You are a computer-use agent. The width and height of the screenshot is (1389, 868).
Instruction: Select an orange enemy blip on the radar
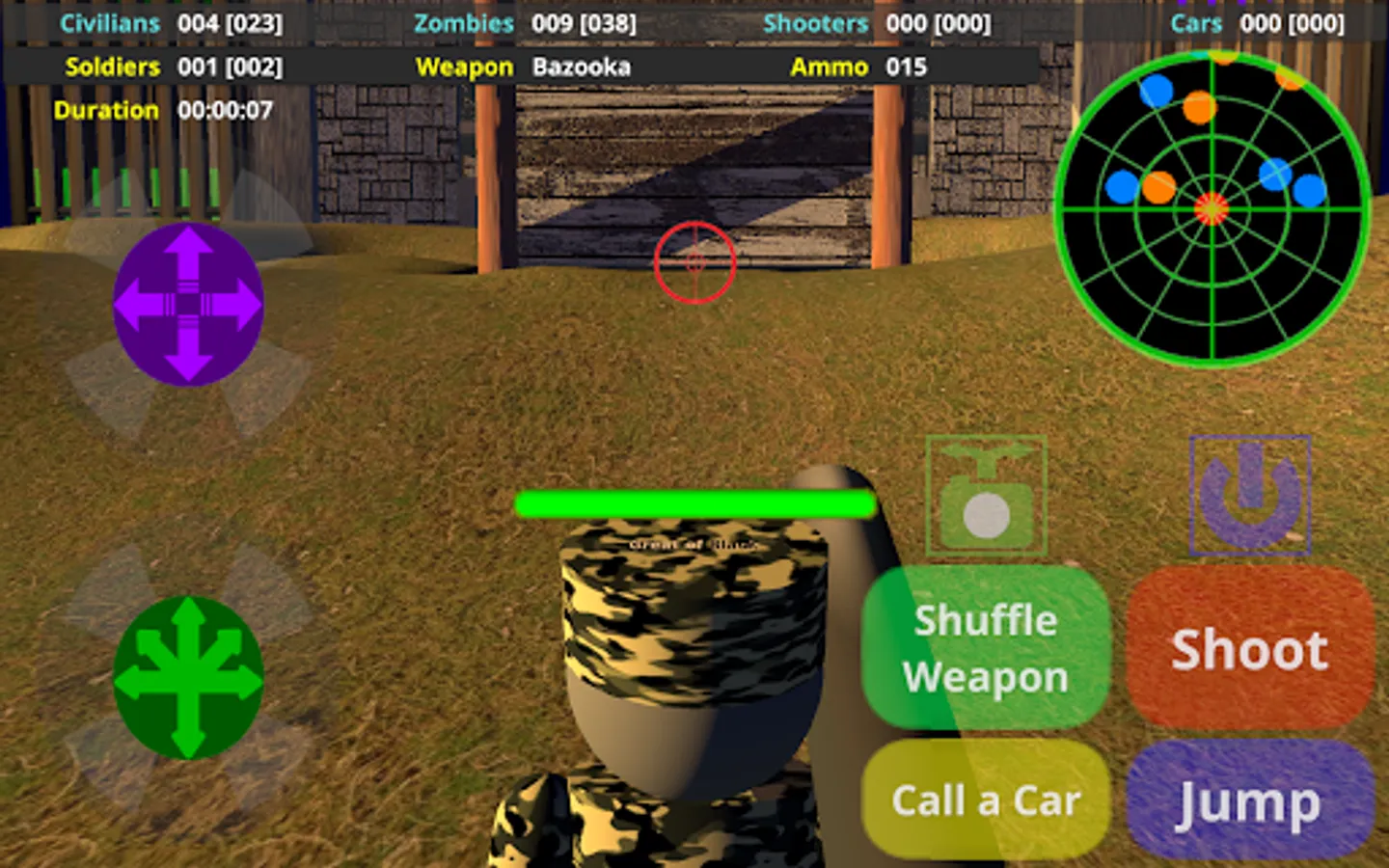pyautogui.click(x=1199, y=106)
